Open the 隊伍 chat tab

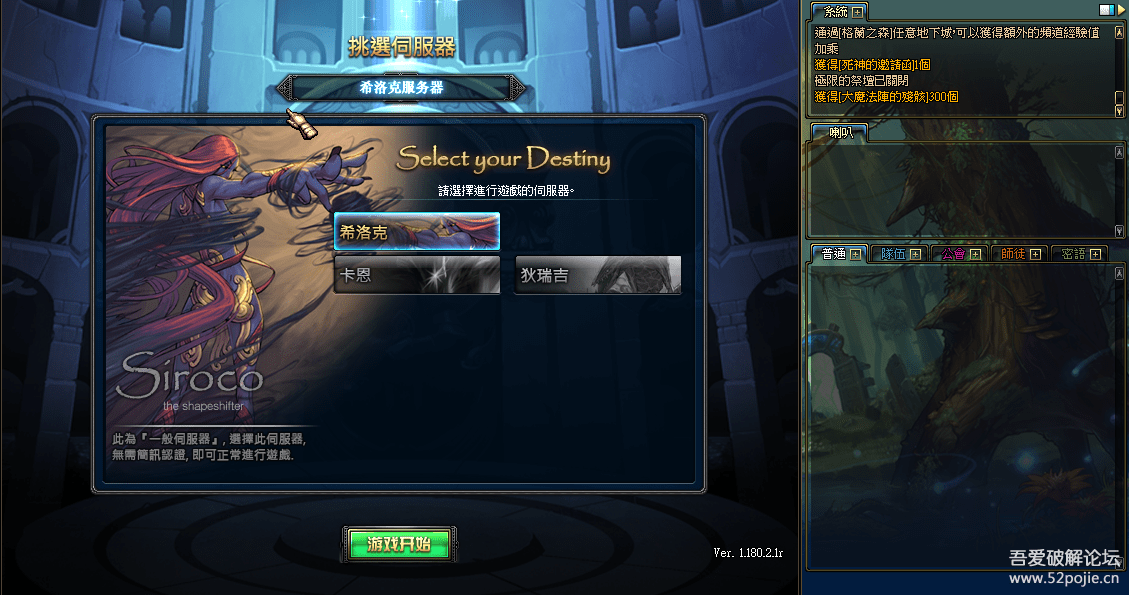click(x=892, y=254)
